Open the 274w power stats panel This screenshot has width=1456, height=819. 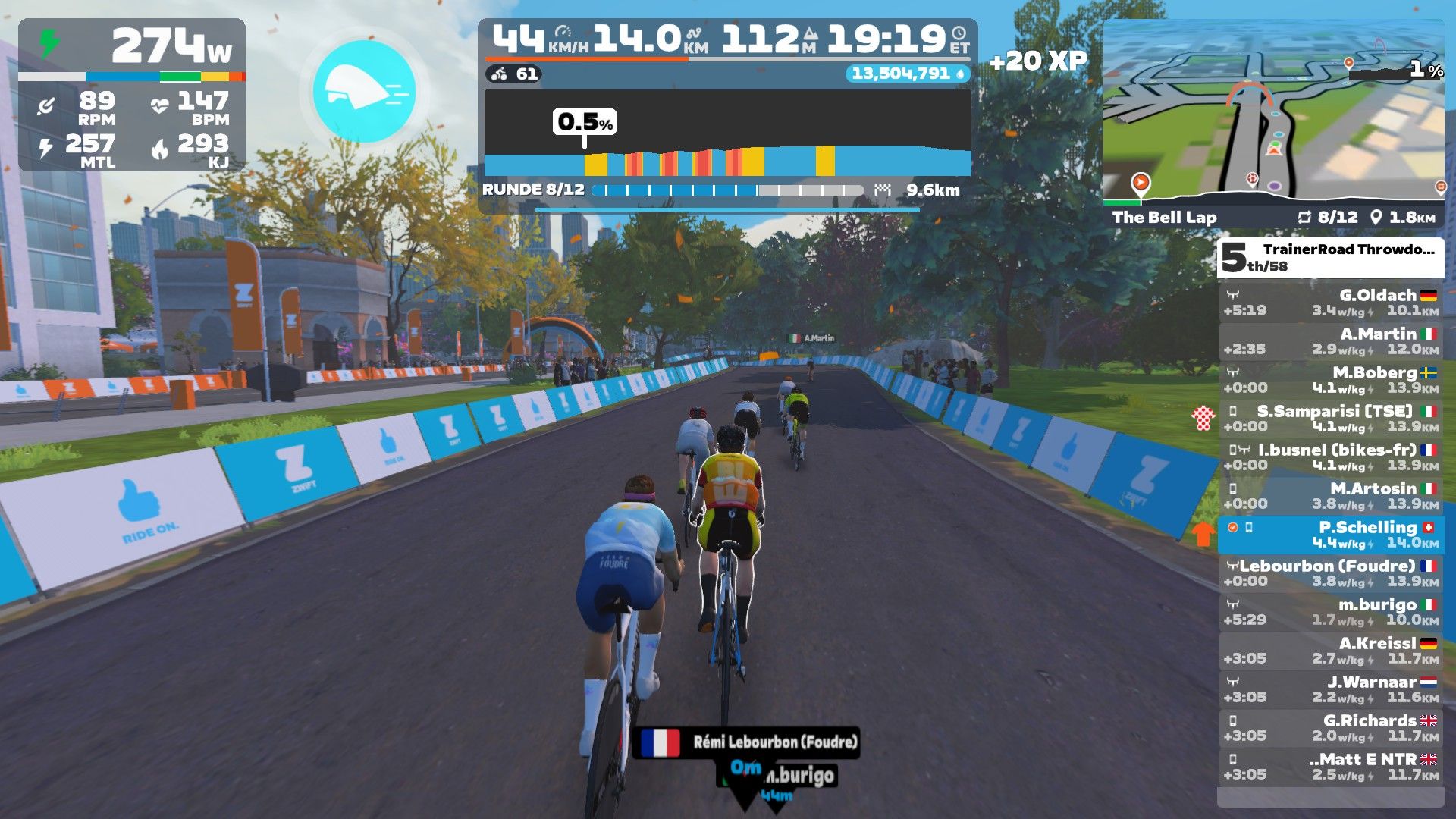pyautogui.click(x=132, y=95)
